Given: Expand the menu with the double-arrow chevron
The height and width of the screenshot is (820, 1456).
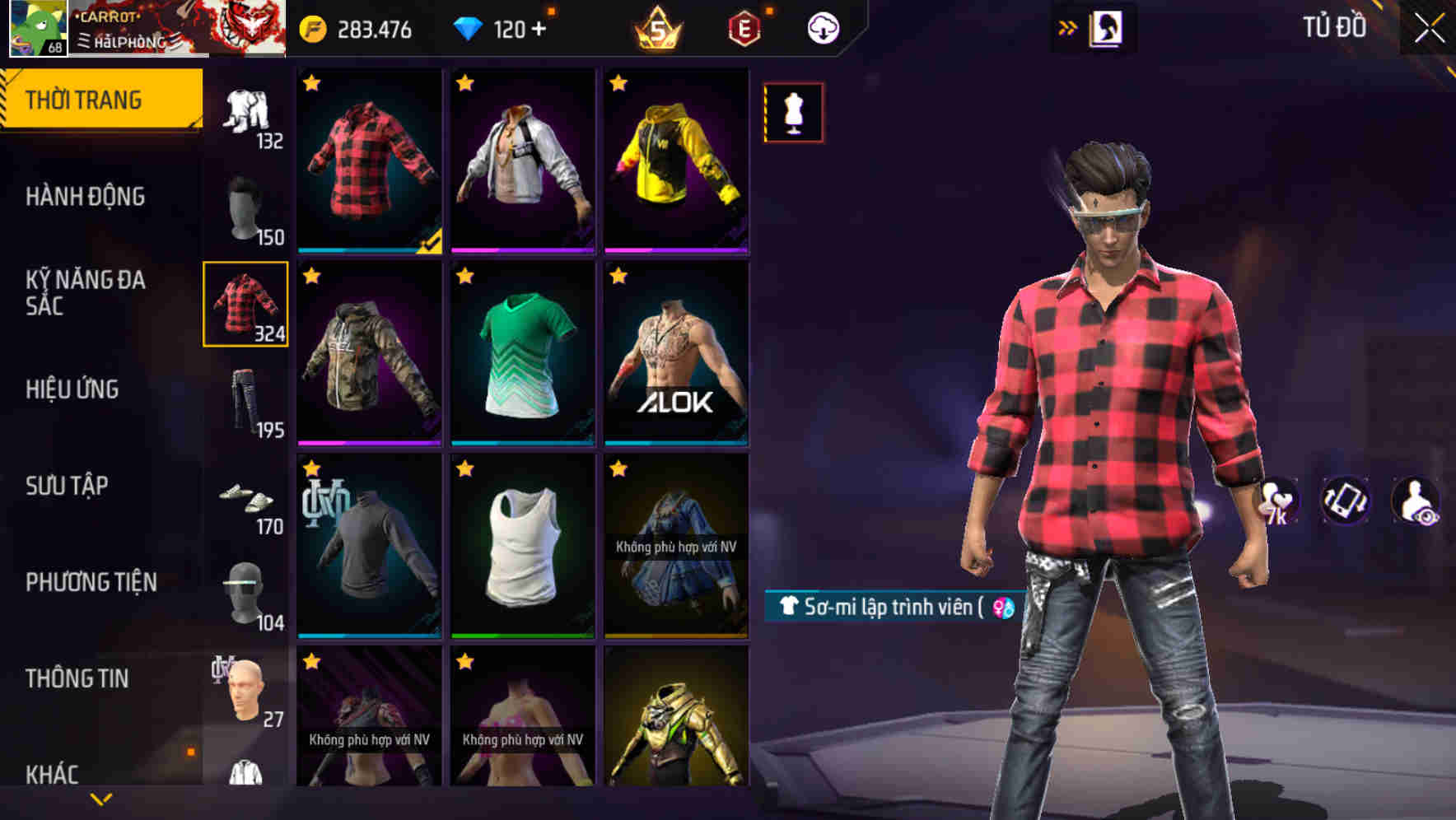Looking at the screenshot, I should point(1068,26).
